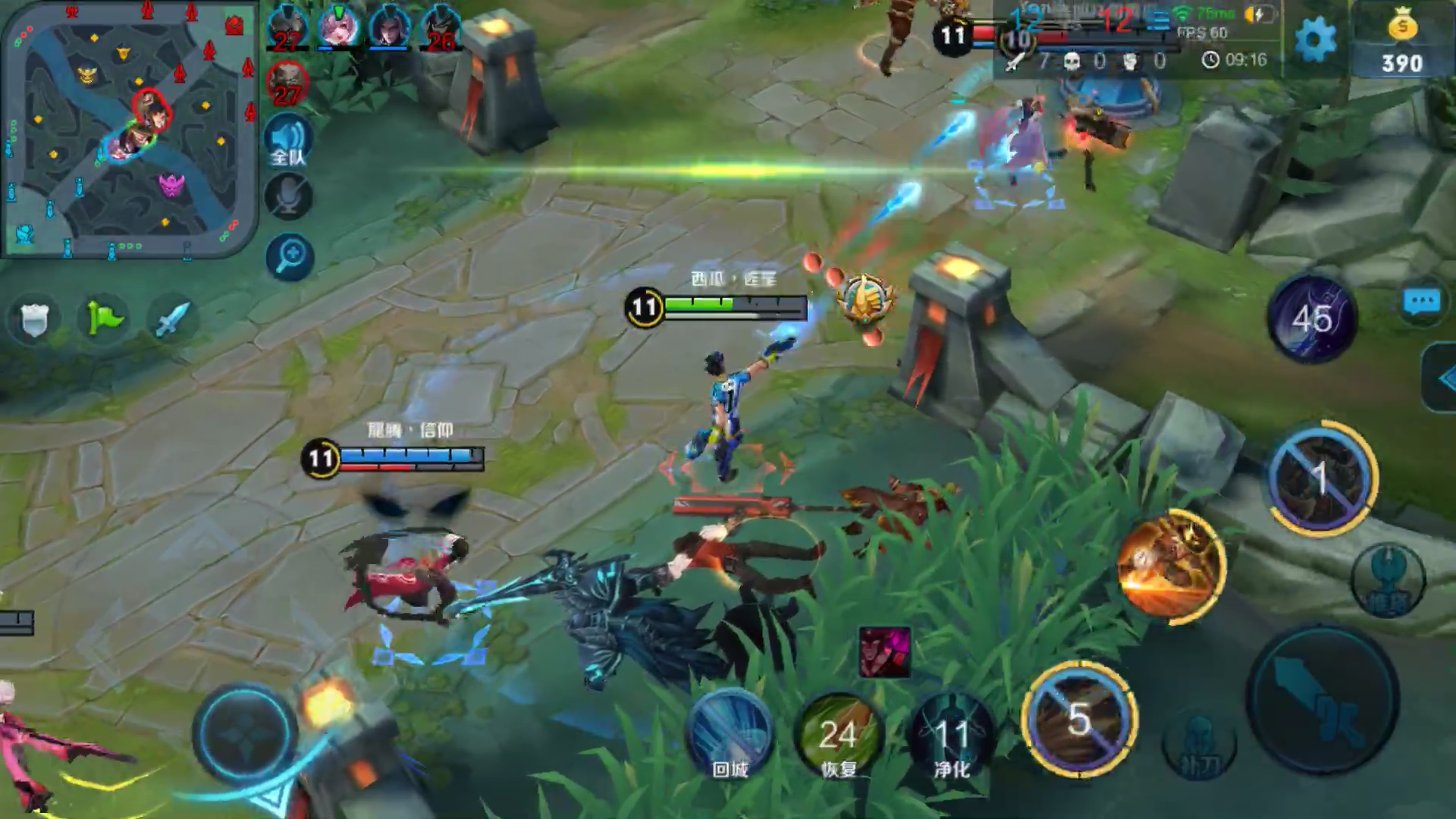Send the shield defend signal
This screenshot has width=1456, height=819.
click(x=34, y=319)
